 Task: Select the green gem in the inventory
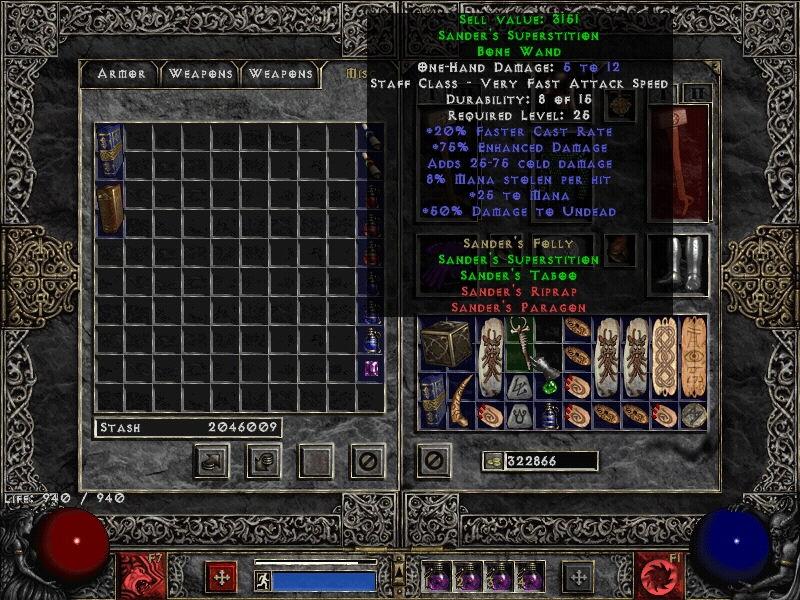pos(549,386)
